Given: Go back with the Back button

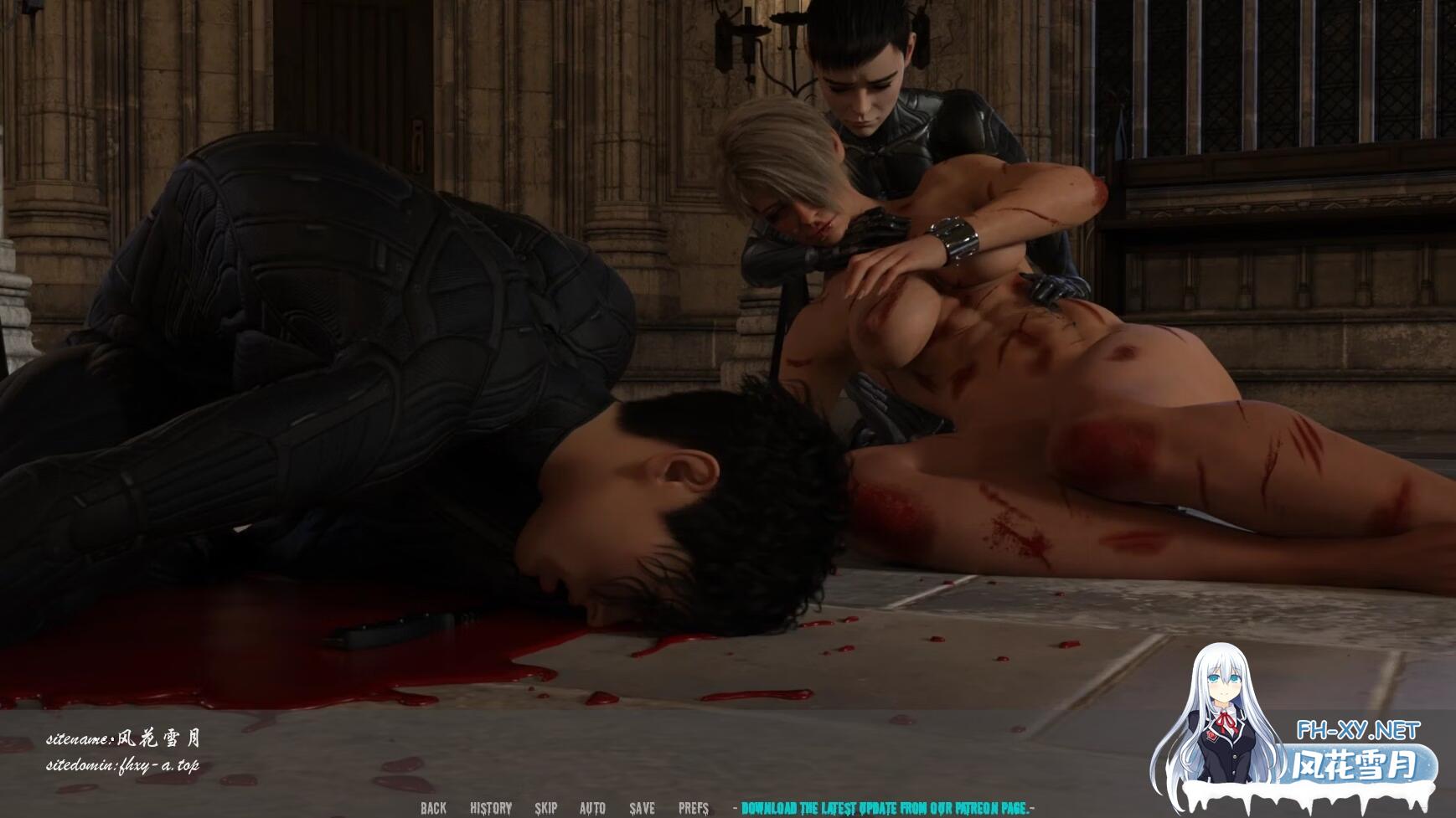Looking at the screenshot, I should pyautogui.click(x=433, y=808).
